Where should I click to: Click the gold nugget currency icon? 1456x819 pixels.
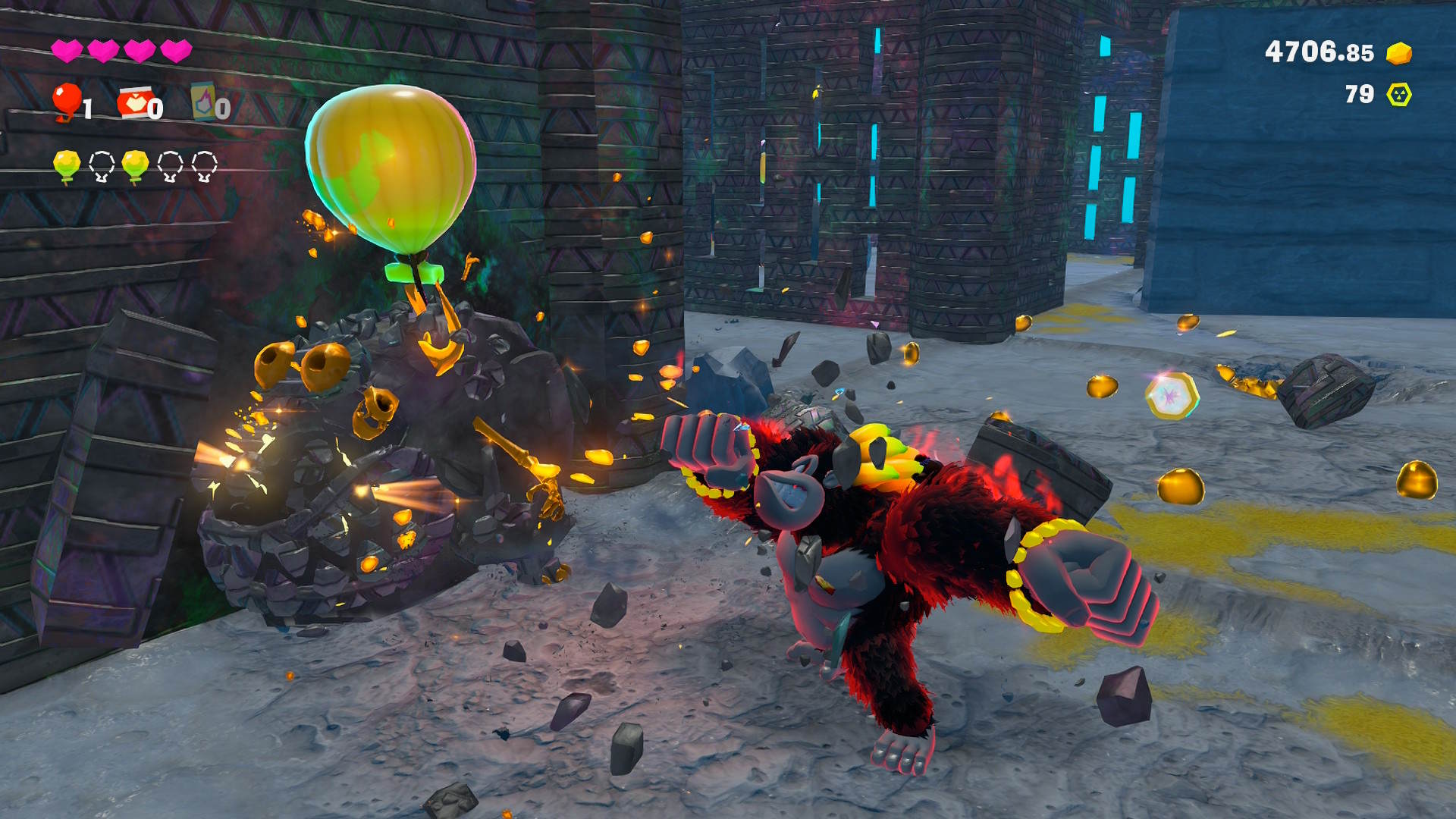(x=1398, y=53)
